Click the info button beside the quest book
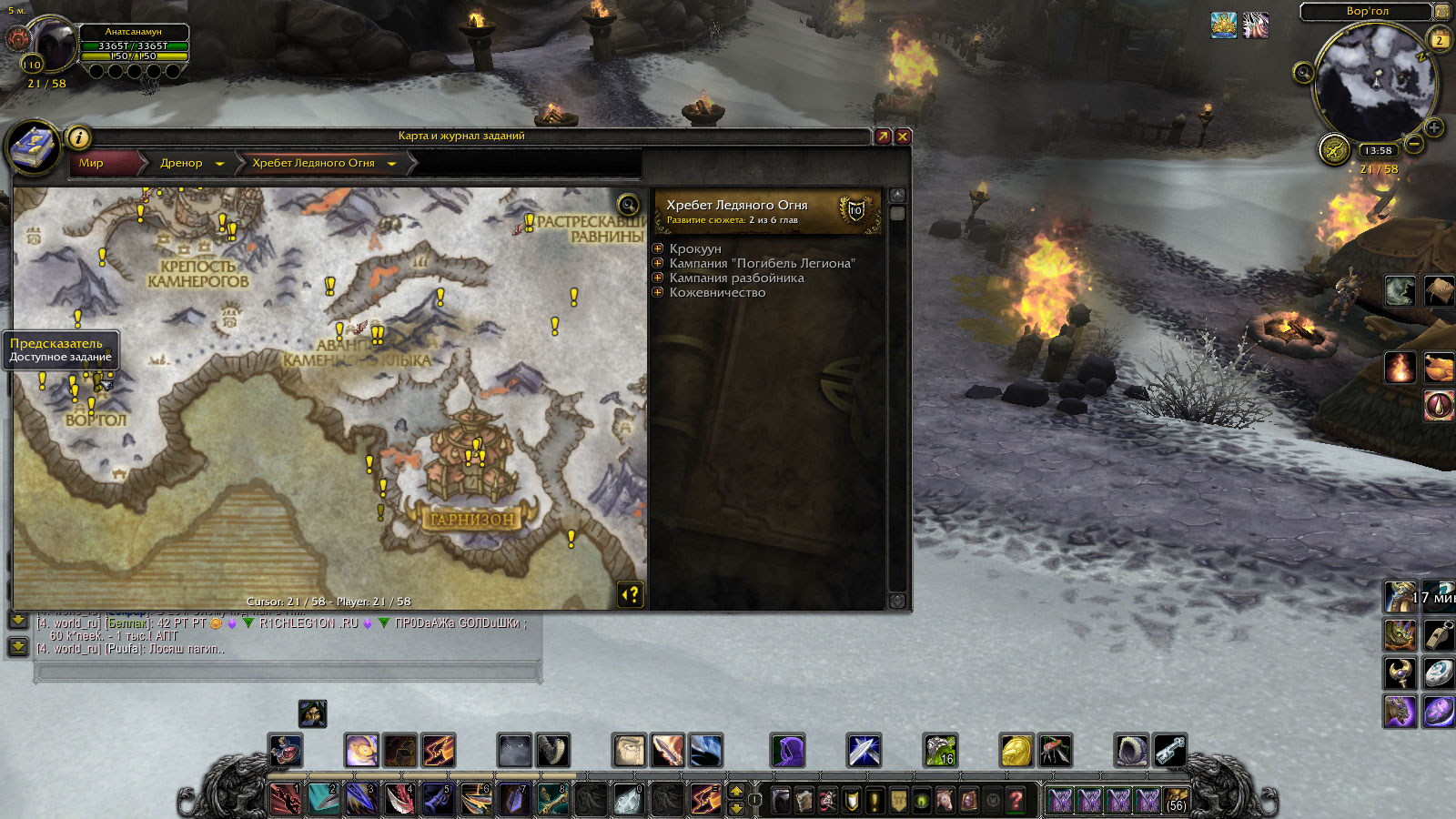Image resolution: width=1456 pixels, height=819 pixels. coord(79,137)
